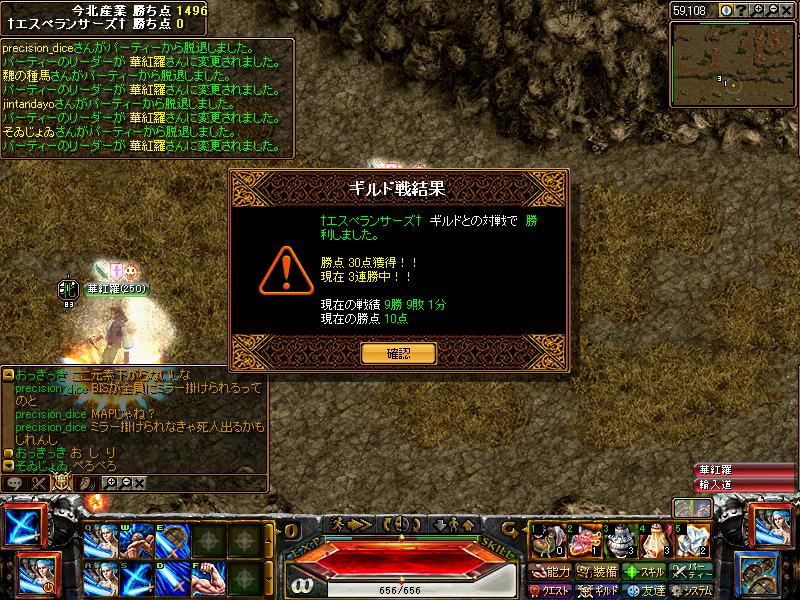Open the 能力 stats panel

[552, 572]
